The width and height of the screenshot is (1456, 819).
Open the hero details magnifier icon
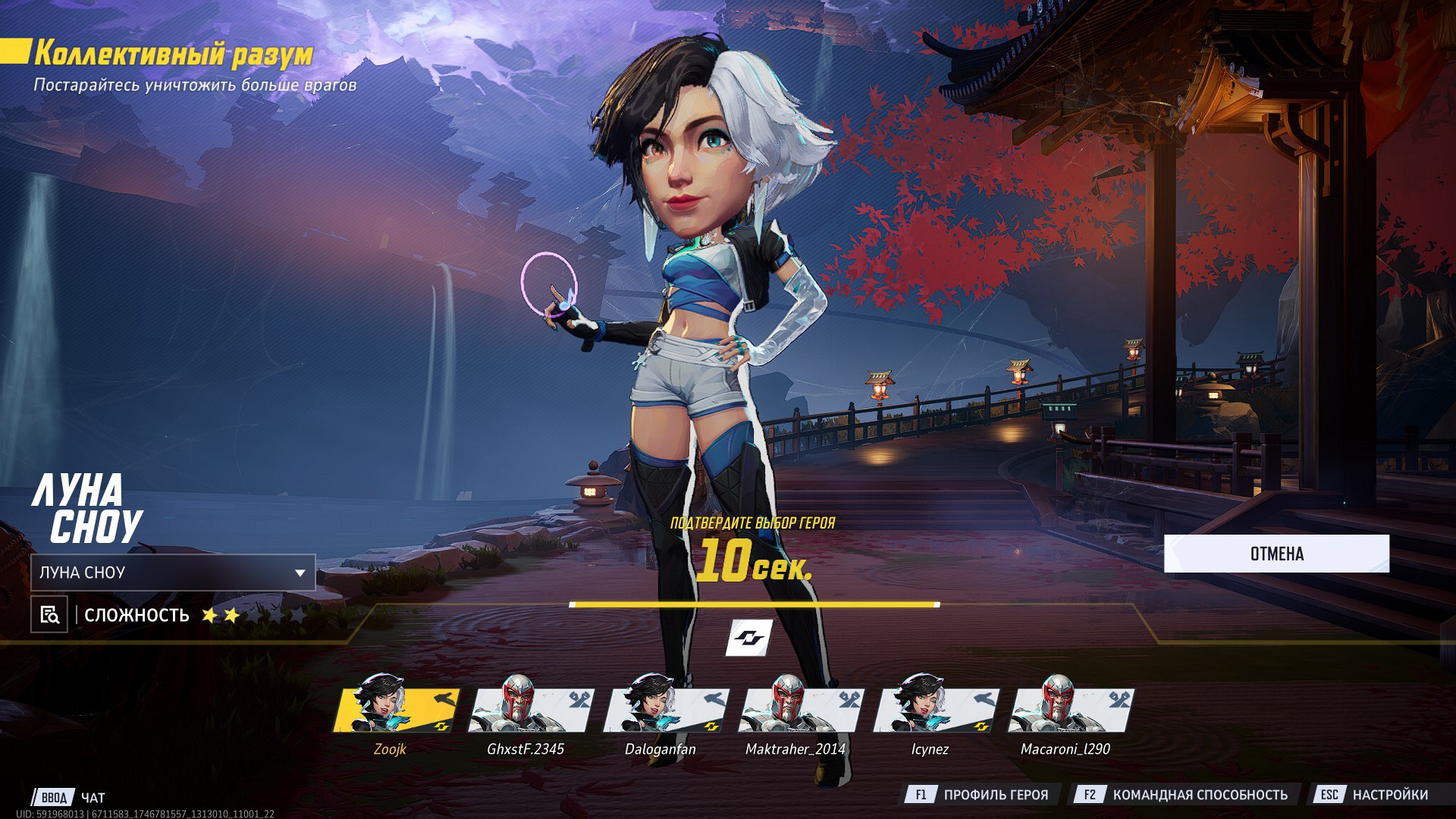pyautogui.click(x=49, y=614)
